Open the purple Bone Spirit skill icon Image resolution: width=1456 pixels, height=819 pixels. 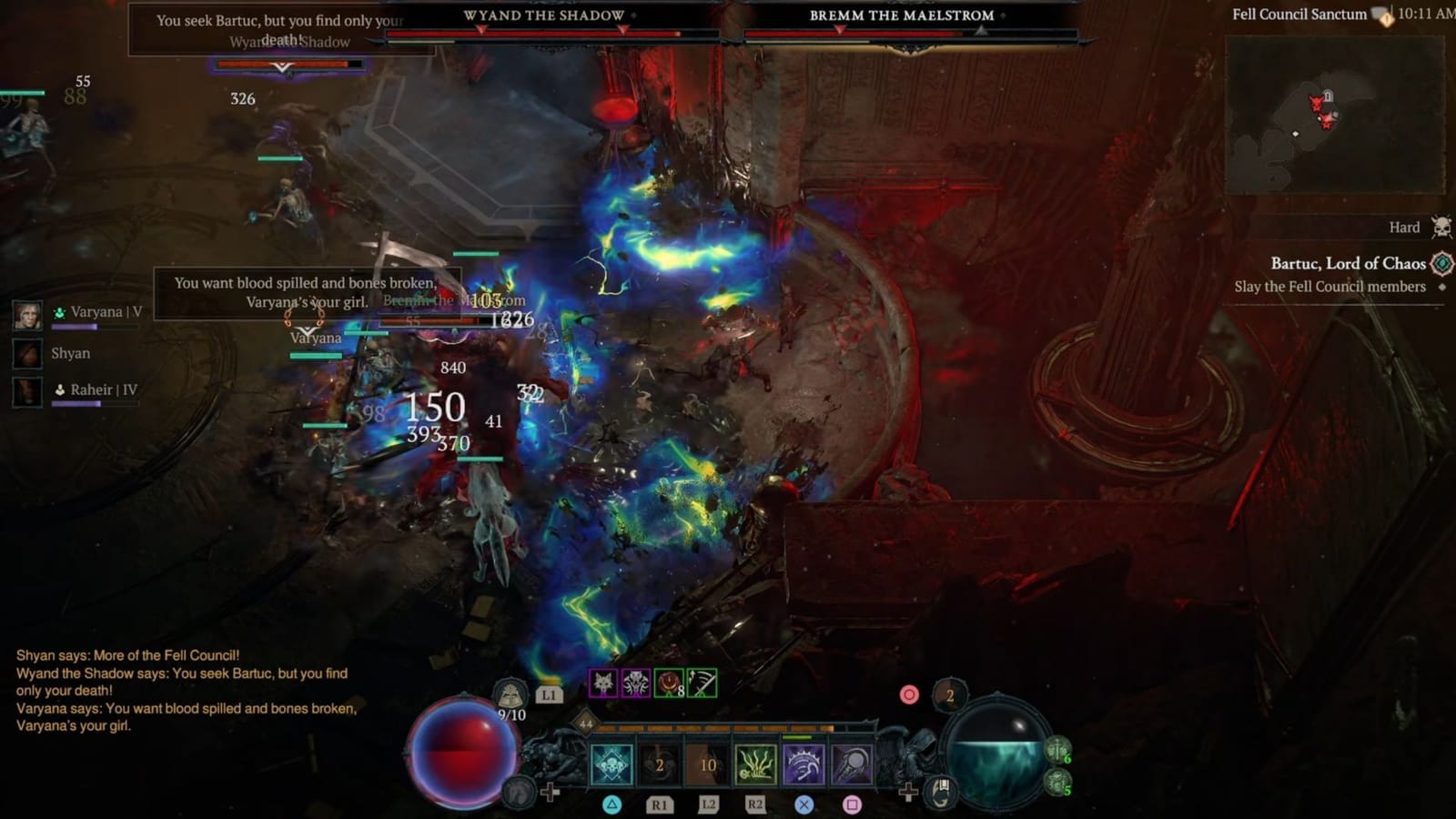click(x=853, y=763)
